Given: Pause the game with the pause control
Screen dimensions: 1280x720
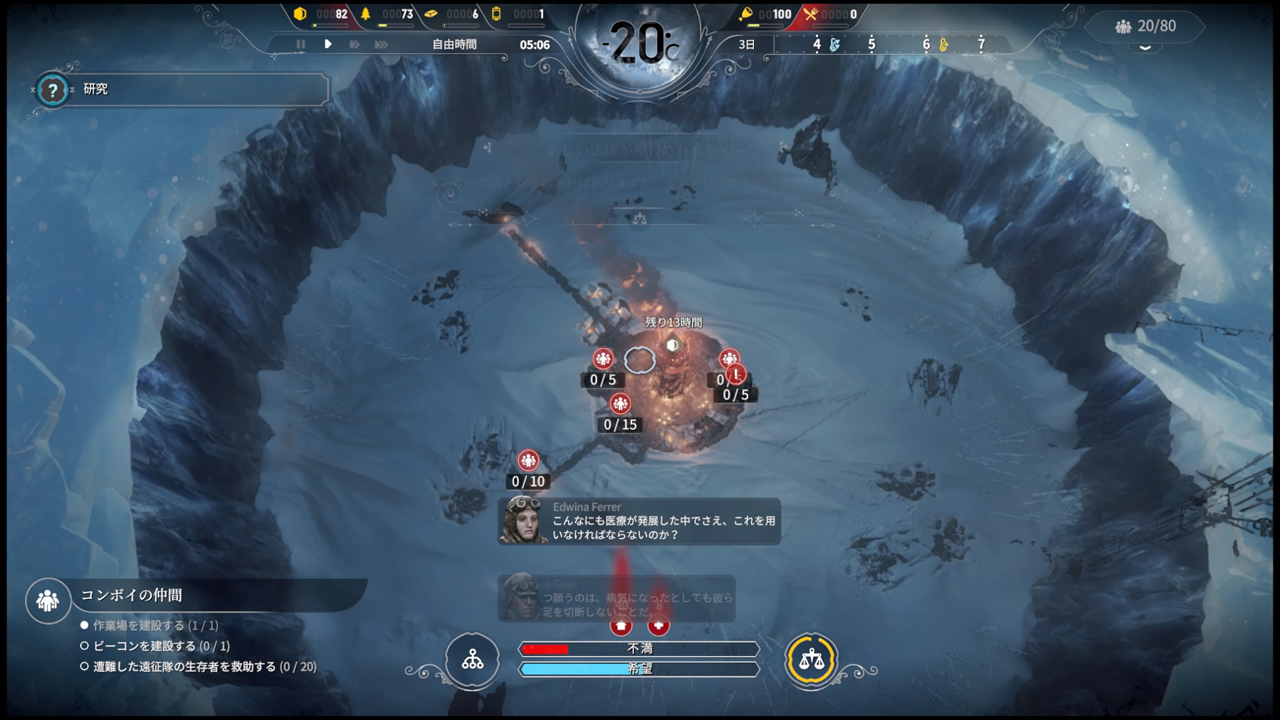Looking at the screenshot, I should pyautogui.click(x=300, y=44).
